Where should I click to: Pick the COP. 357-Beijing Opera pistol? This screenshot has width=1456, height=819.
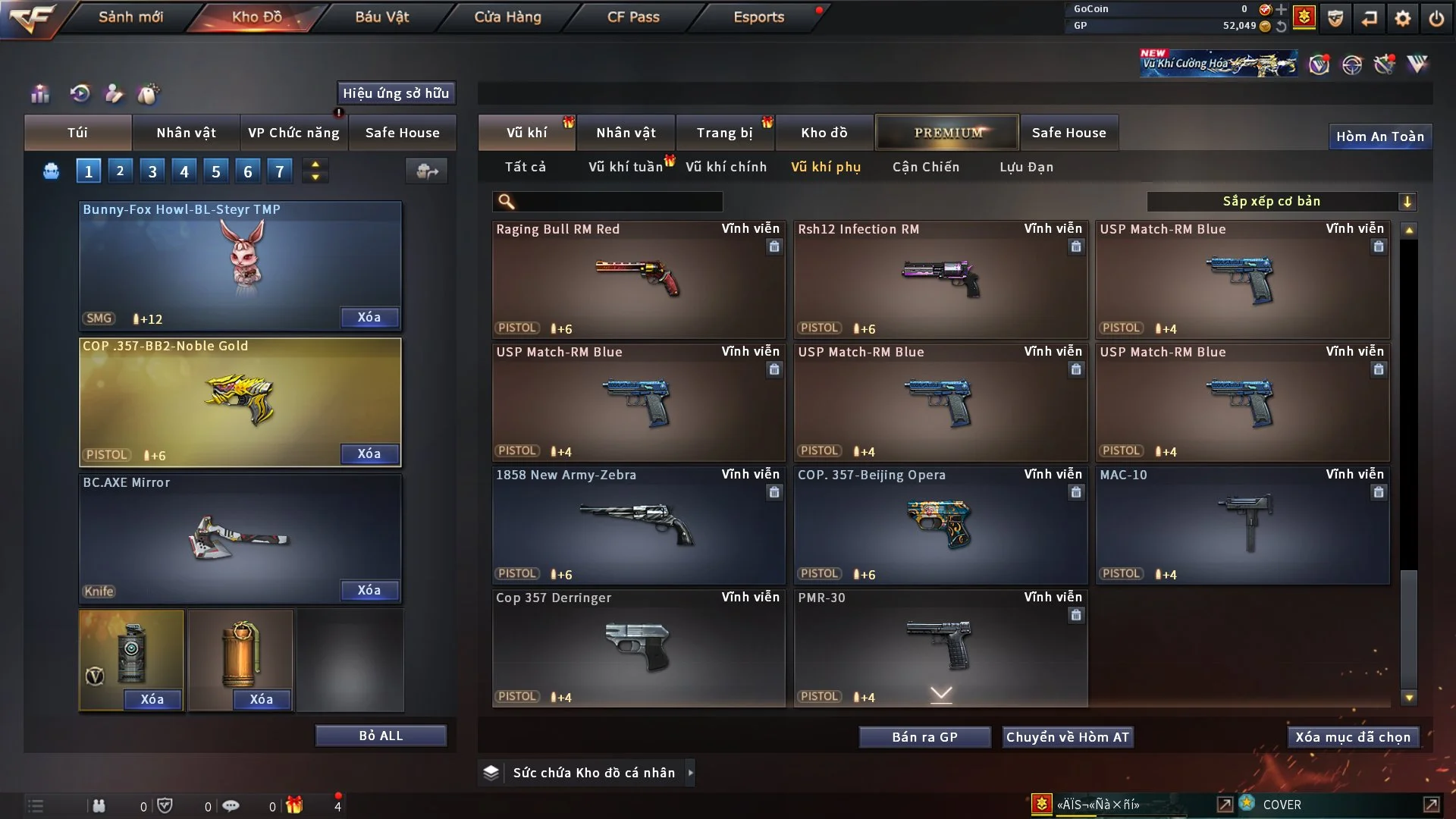pos(940,525)
